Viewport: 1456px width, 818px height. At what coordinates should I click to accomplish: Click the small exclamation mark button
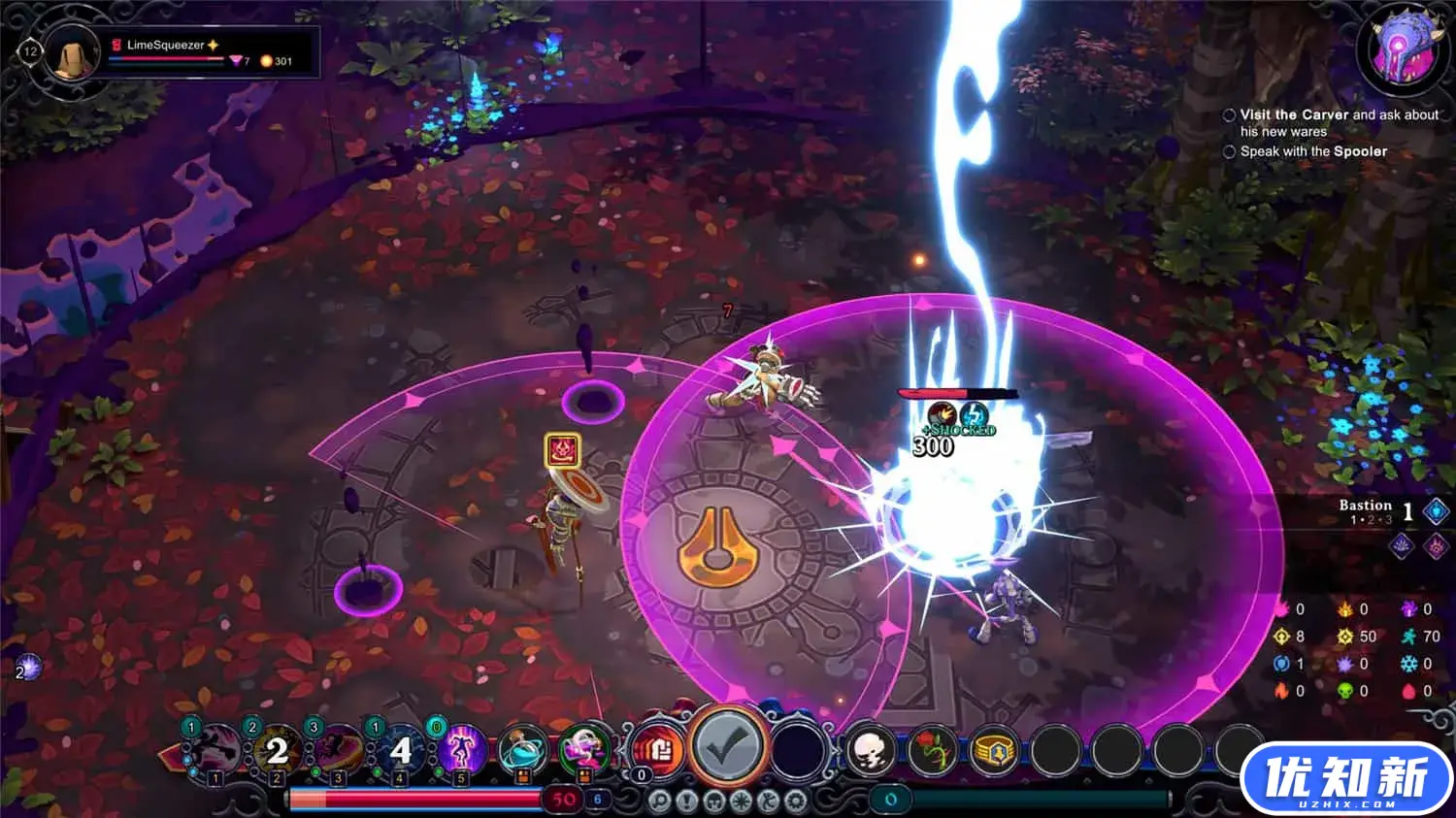pyautogui.click(x=687, y=802)
